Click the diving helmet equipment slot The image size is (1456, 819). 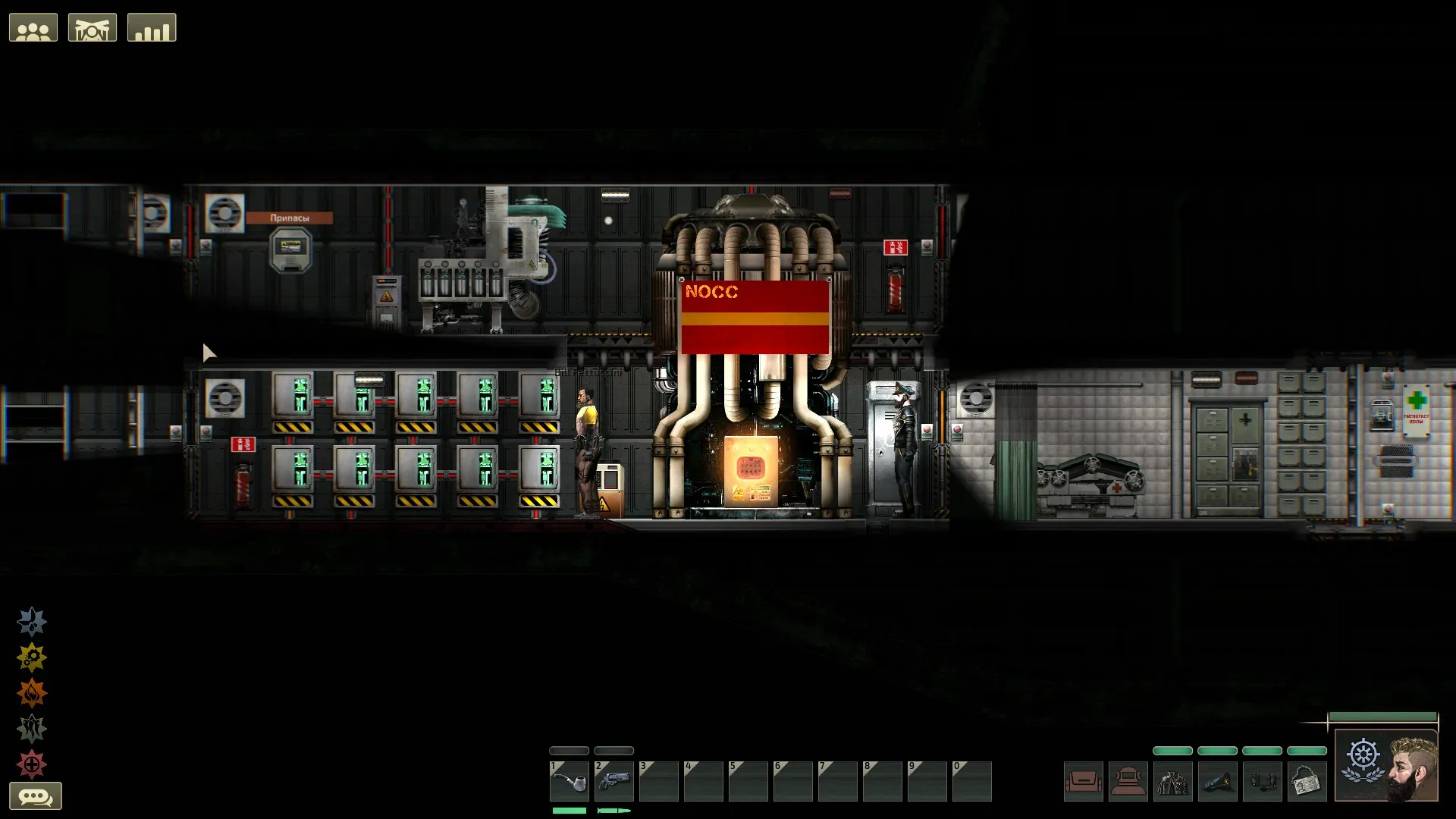point(1128,781)
